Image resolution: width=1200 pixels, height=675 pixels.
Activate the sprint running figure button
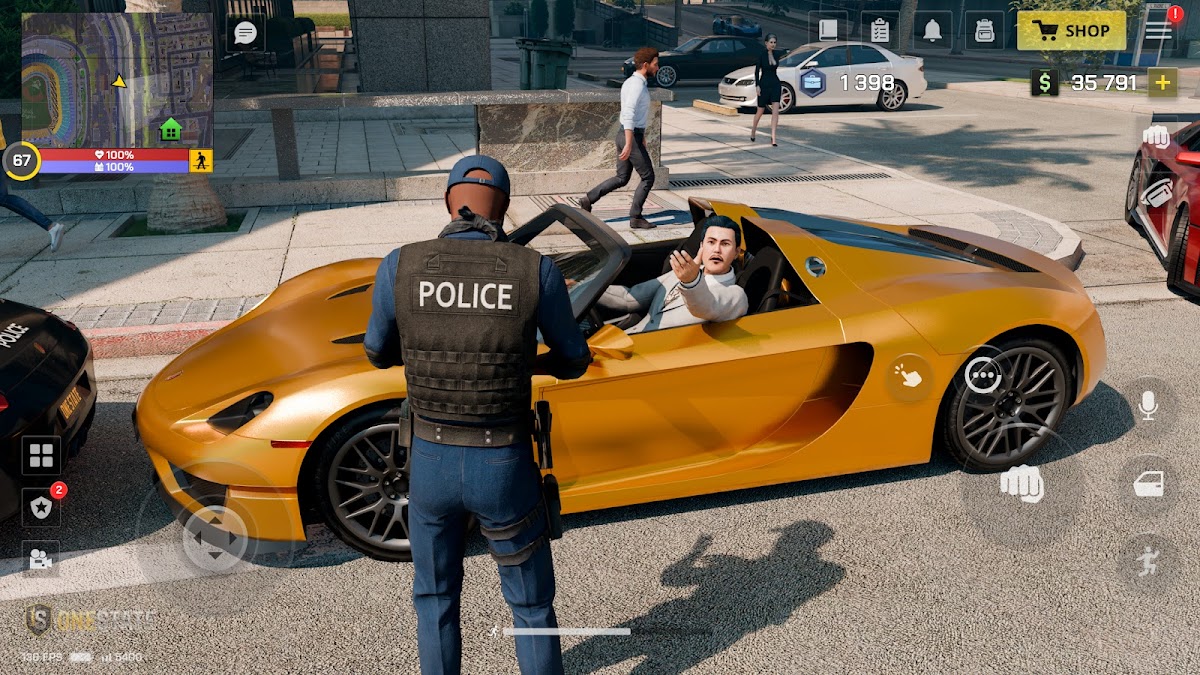[1147, 562]
